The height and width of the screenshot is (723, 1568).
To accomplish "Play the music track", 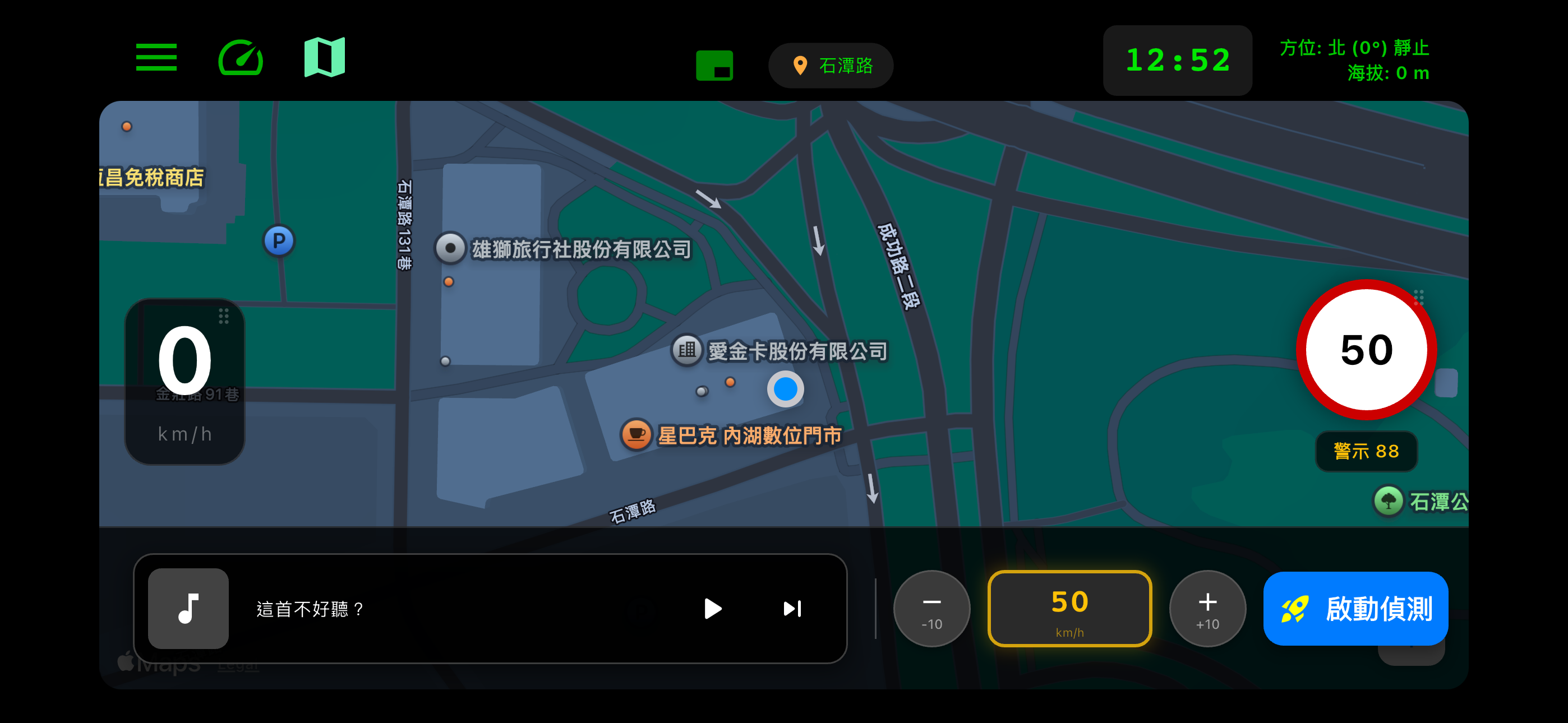I will coord(712,609).
